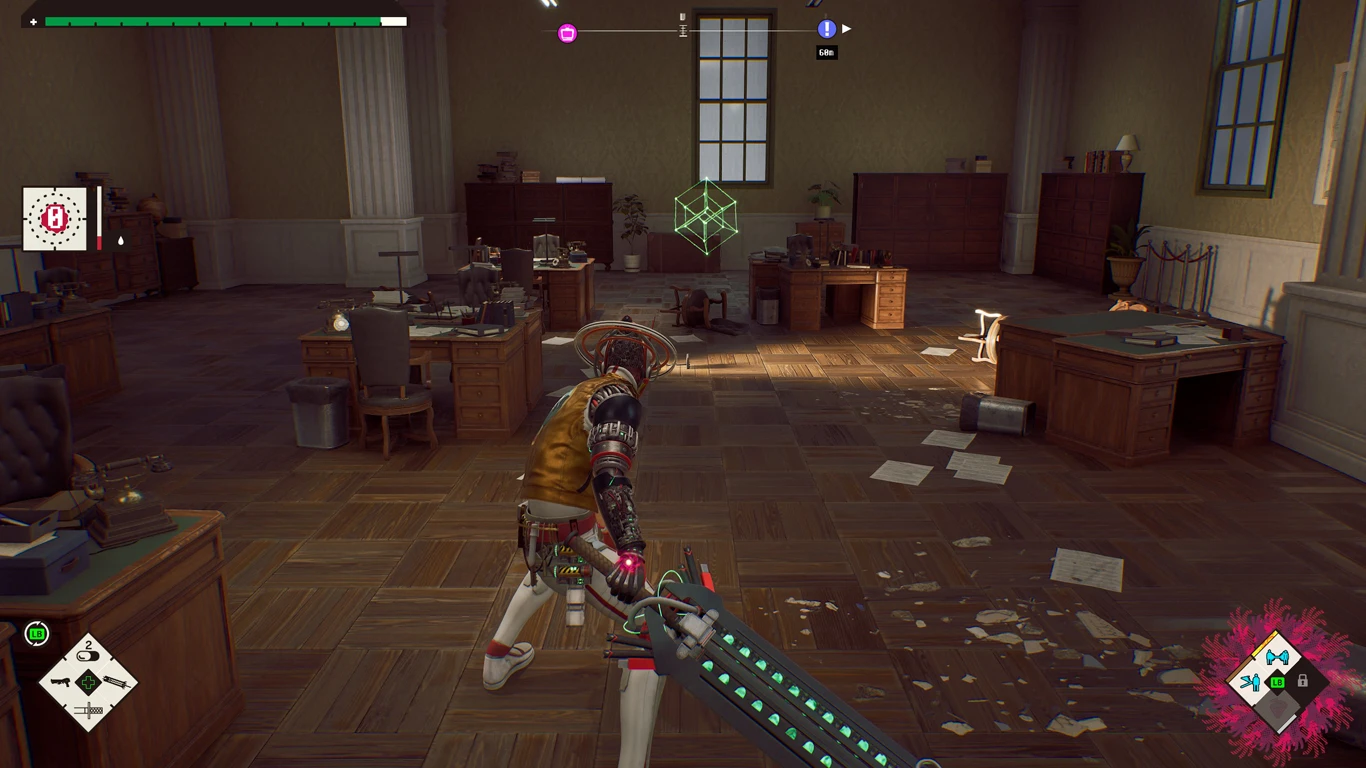Activate the two-figures link skill
Image resolution: width=1366 pixels, height=768 pixels.
(1276, 657)
